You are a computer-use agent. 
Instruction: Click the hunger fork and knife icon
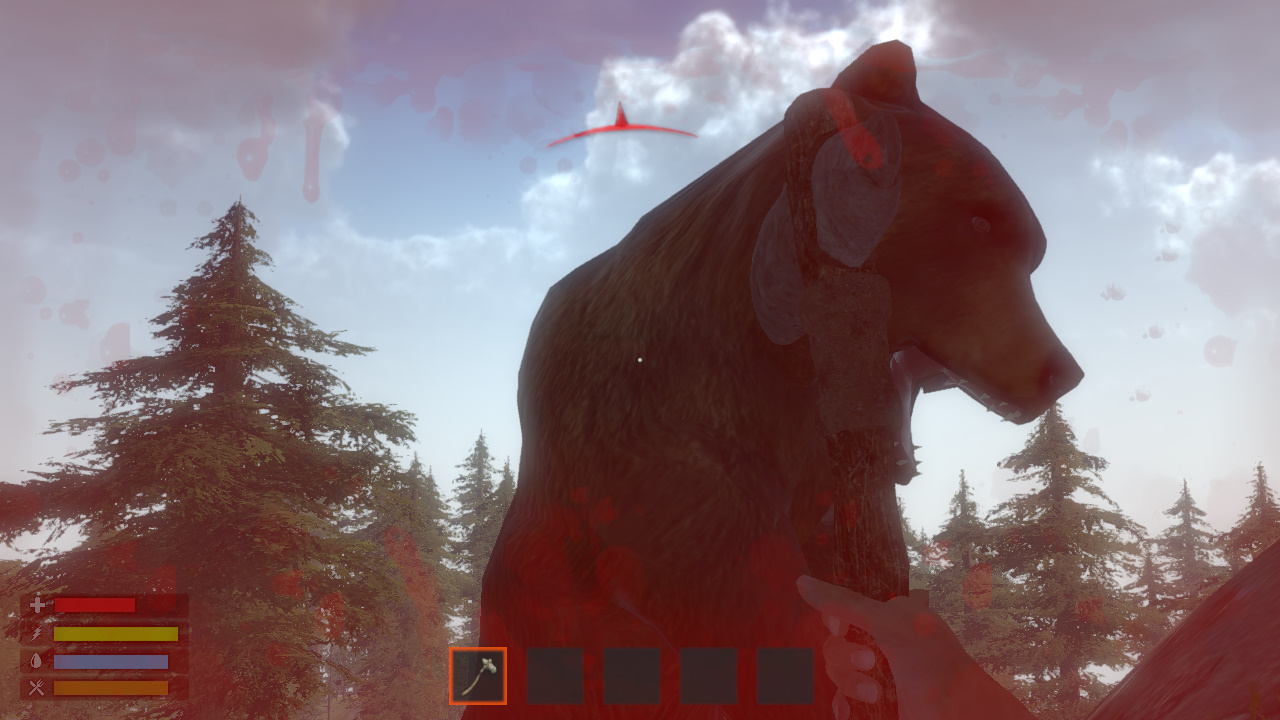35,687
